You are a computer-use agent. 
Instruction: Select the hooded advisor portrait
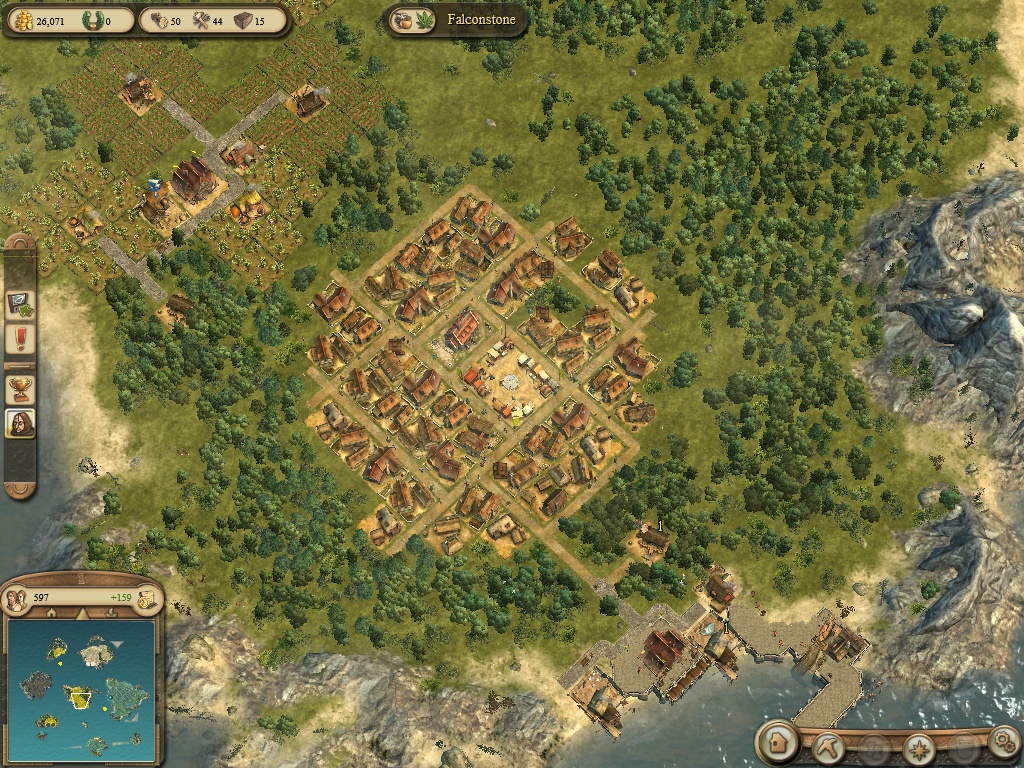[20, 424]
